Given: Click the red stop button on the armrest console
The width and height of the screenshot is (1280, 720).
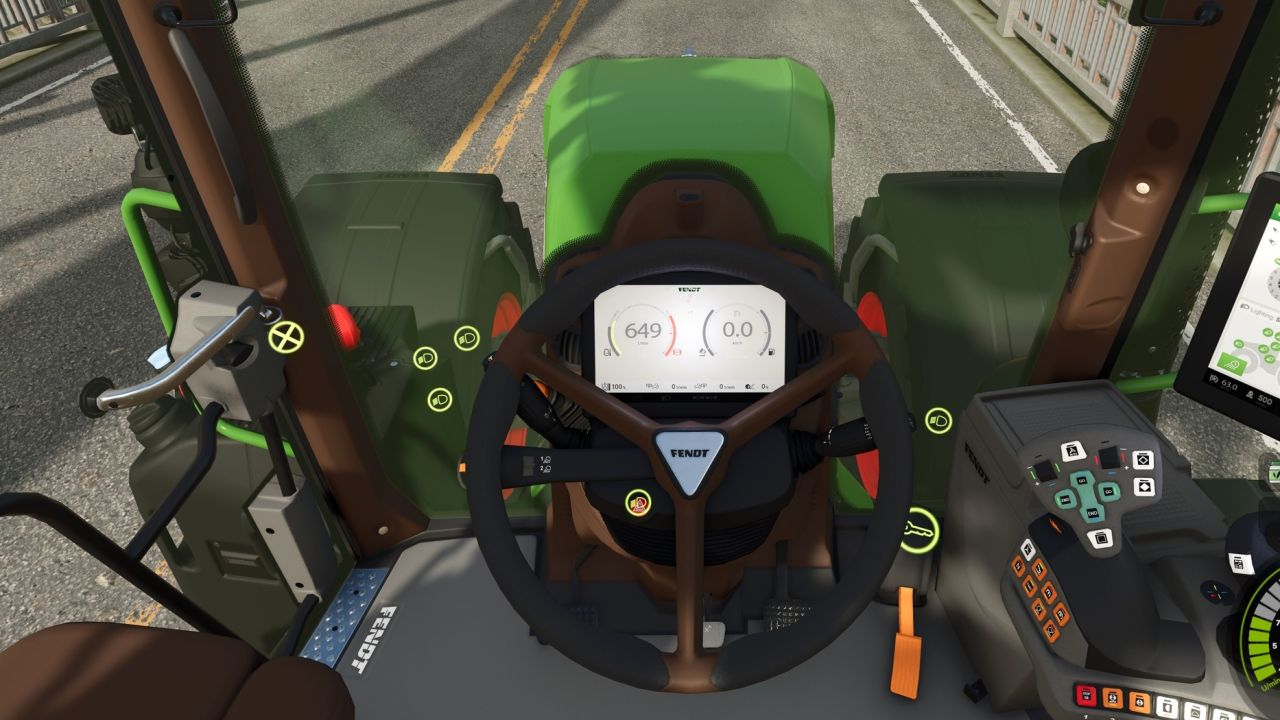Looking at the screenshot, I should [1085, 695].
